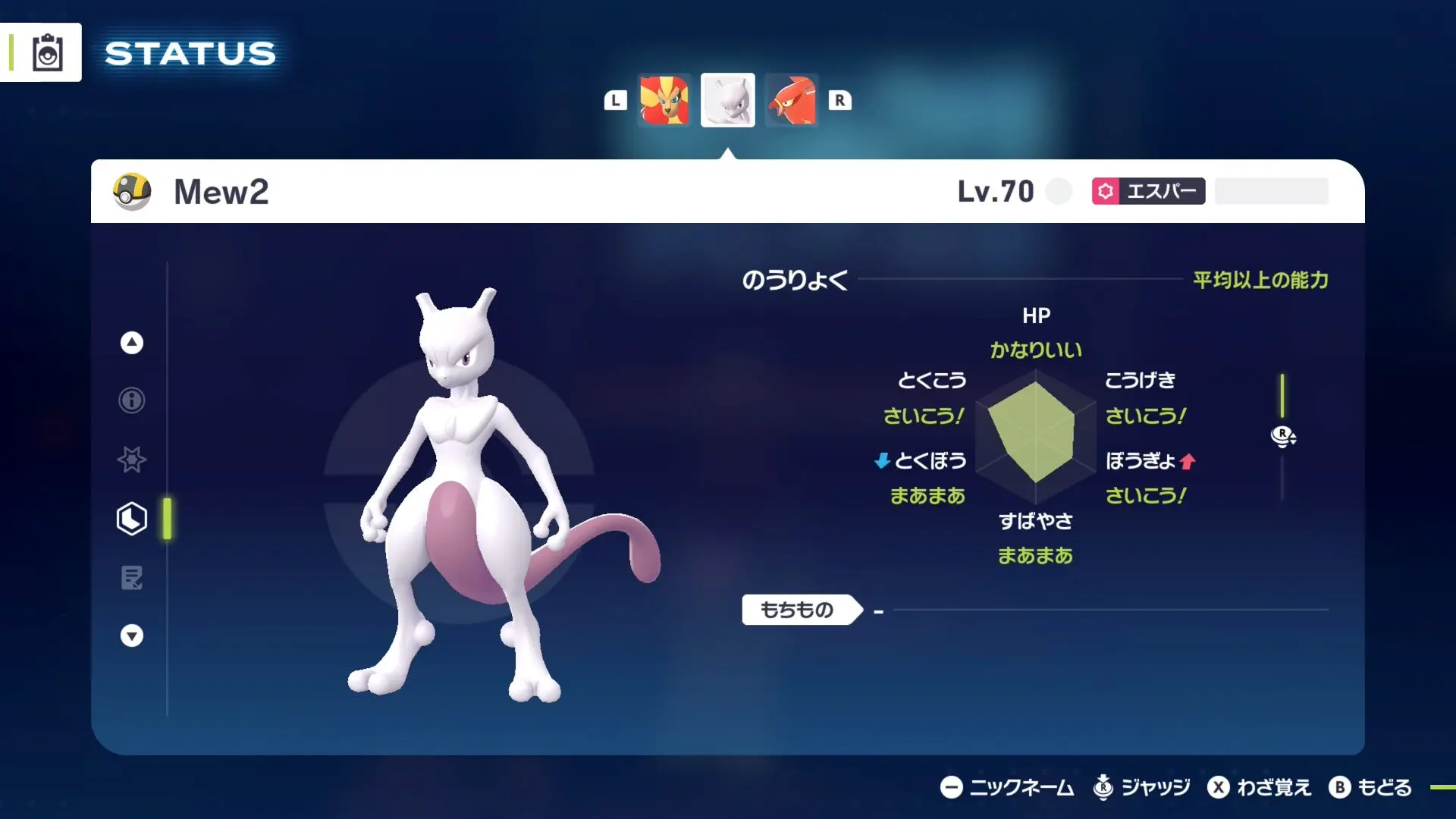
Task: Select the hexagon stats page tab
Action: (132, 519)
